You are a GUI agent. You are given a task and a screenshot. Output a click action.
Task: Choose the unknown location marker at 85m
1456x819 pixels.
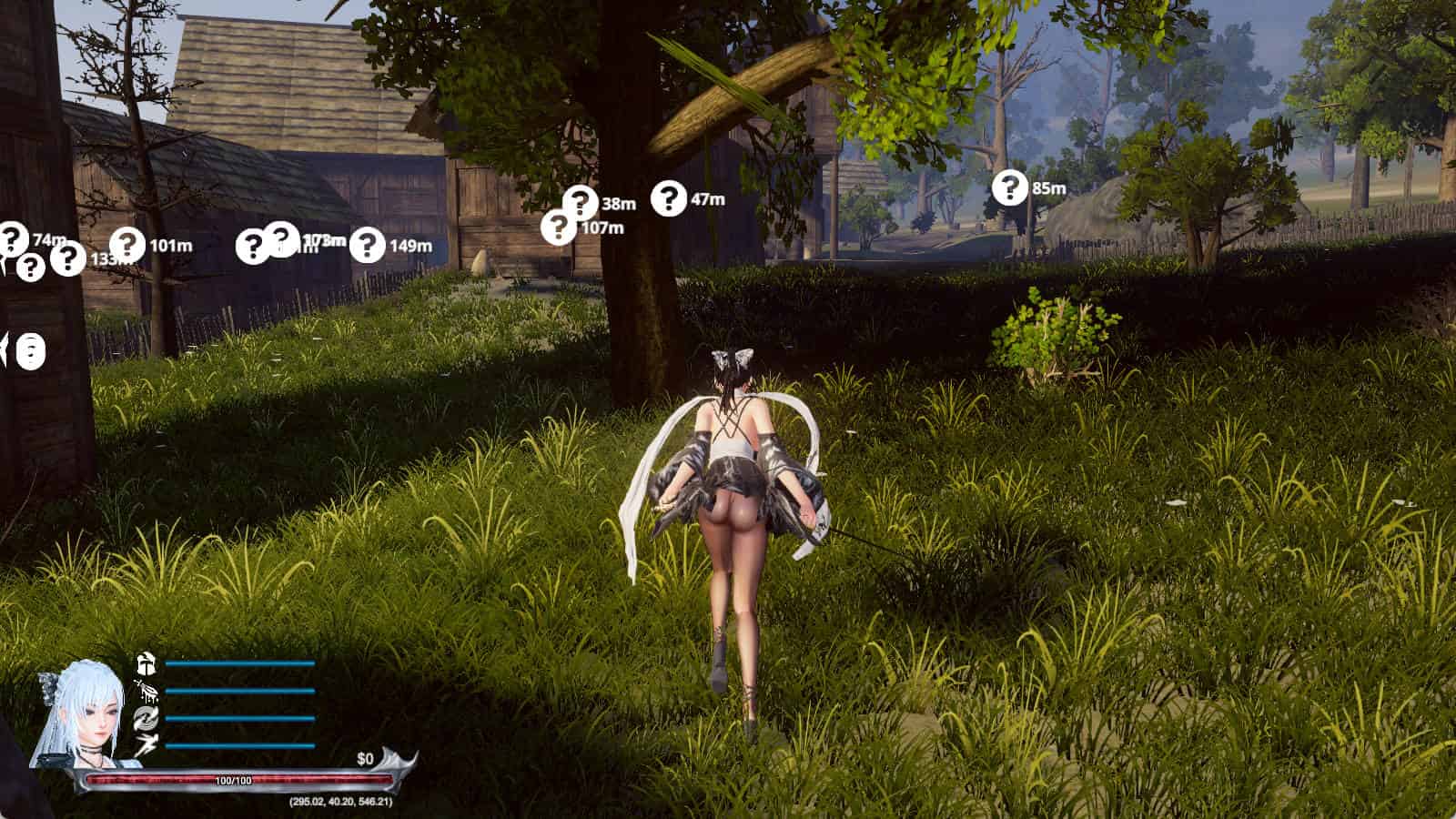pos(1009,187)
